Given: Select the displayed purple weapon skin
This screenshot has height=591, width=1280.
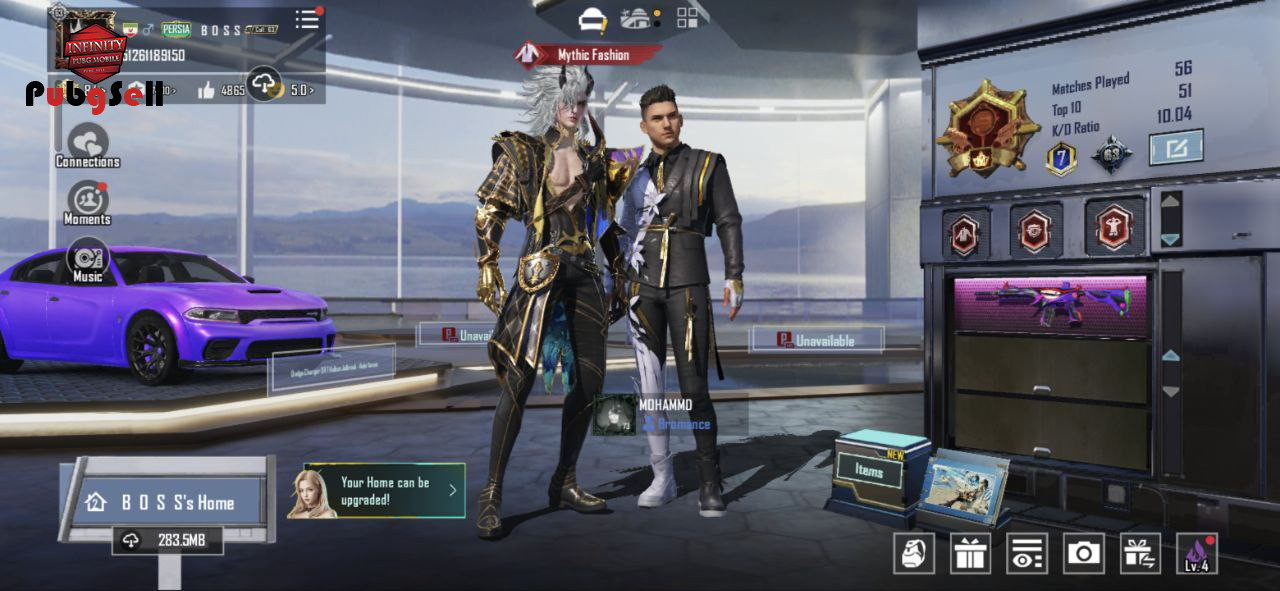Looking at the screenshot, I should [1050, 303].
